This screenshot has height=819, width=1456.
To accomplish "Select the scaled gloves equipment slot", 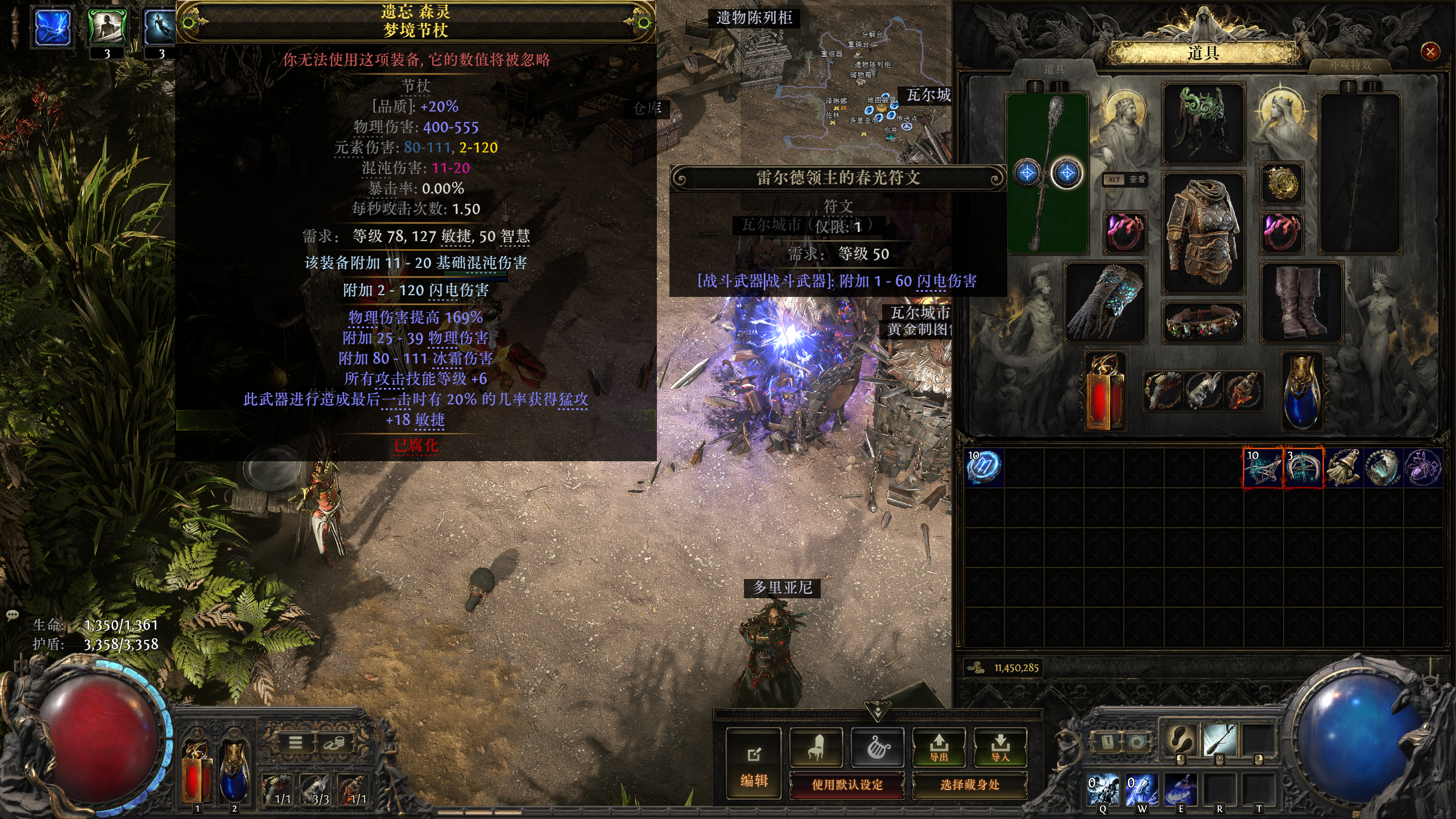I will (1105, 303).
